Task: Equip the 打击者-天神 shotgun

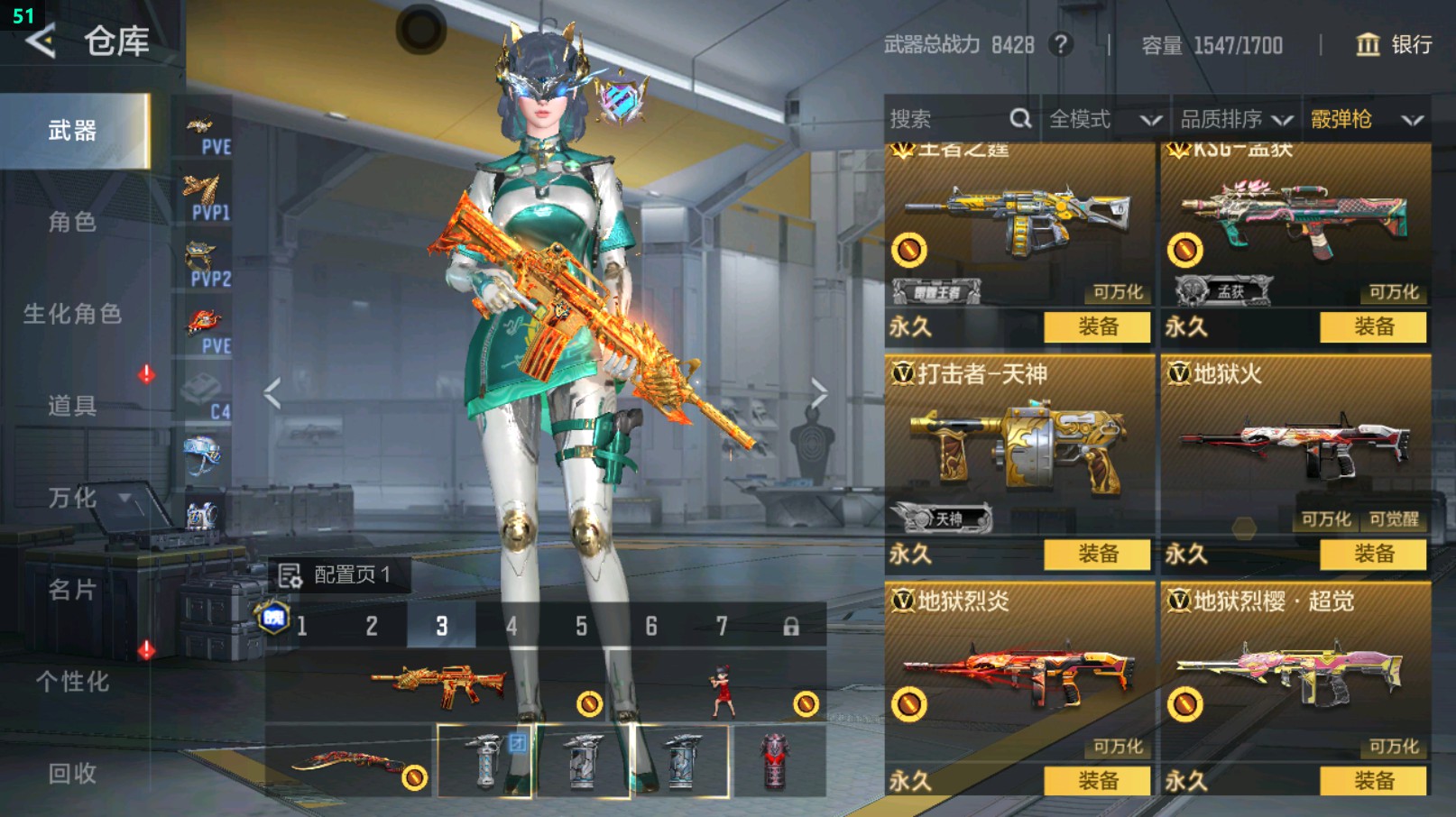Action: [x=1097, y=554]
